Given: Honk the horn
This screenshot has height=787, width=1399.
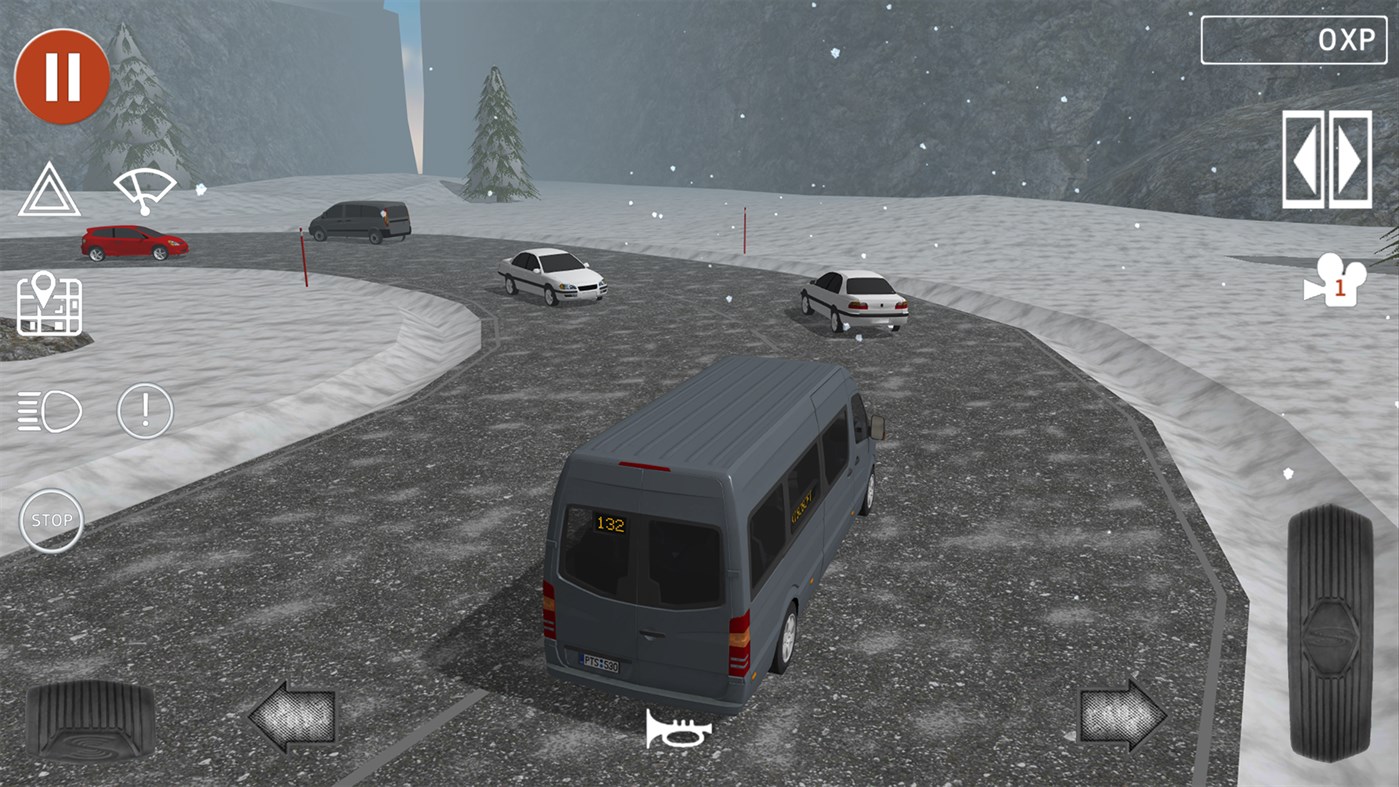Looking at the screenshot, I should 681,729.
